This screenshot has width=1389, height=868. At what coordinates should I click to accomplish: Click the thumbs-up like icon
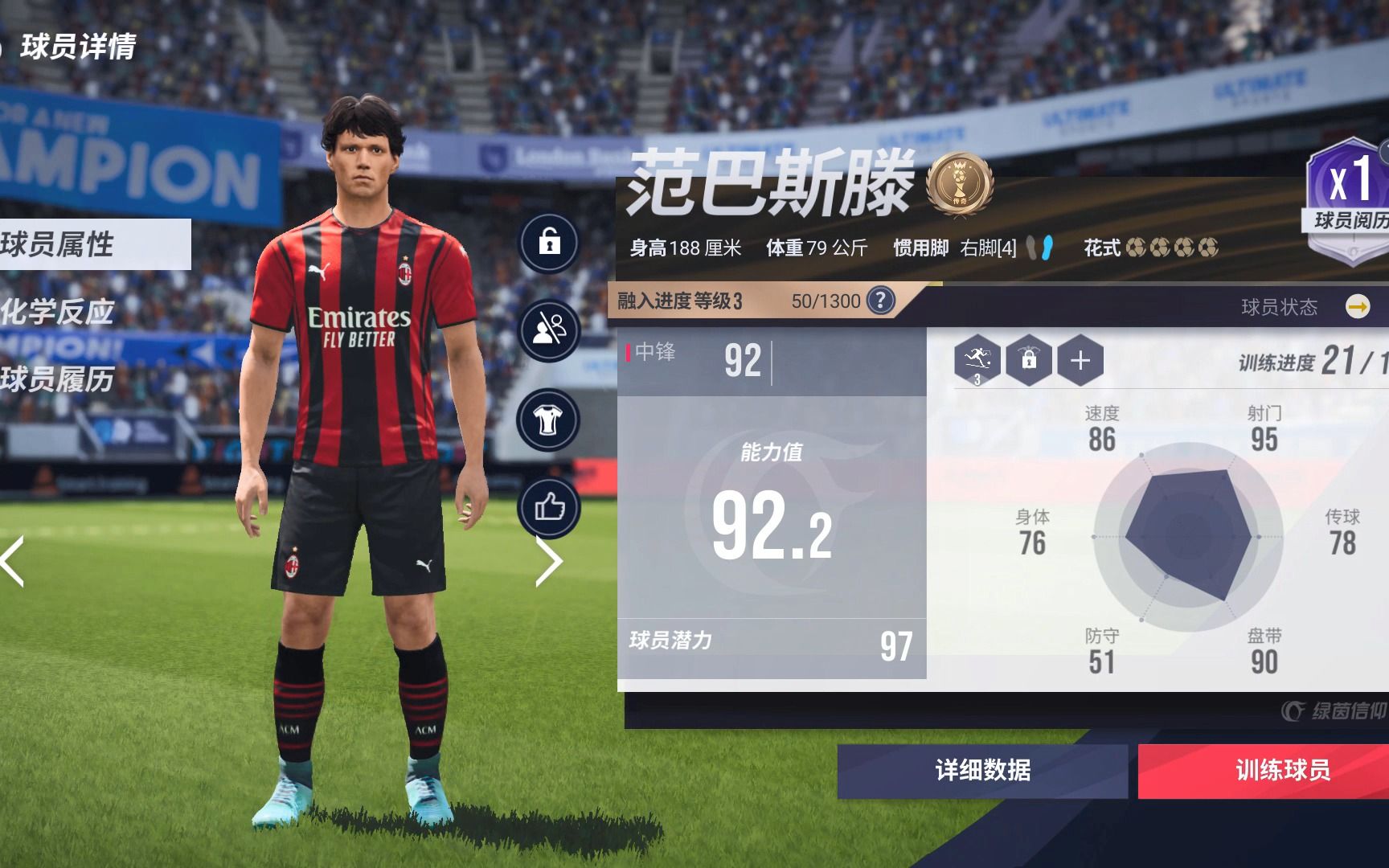tap(549, 506)
